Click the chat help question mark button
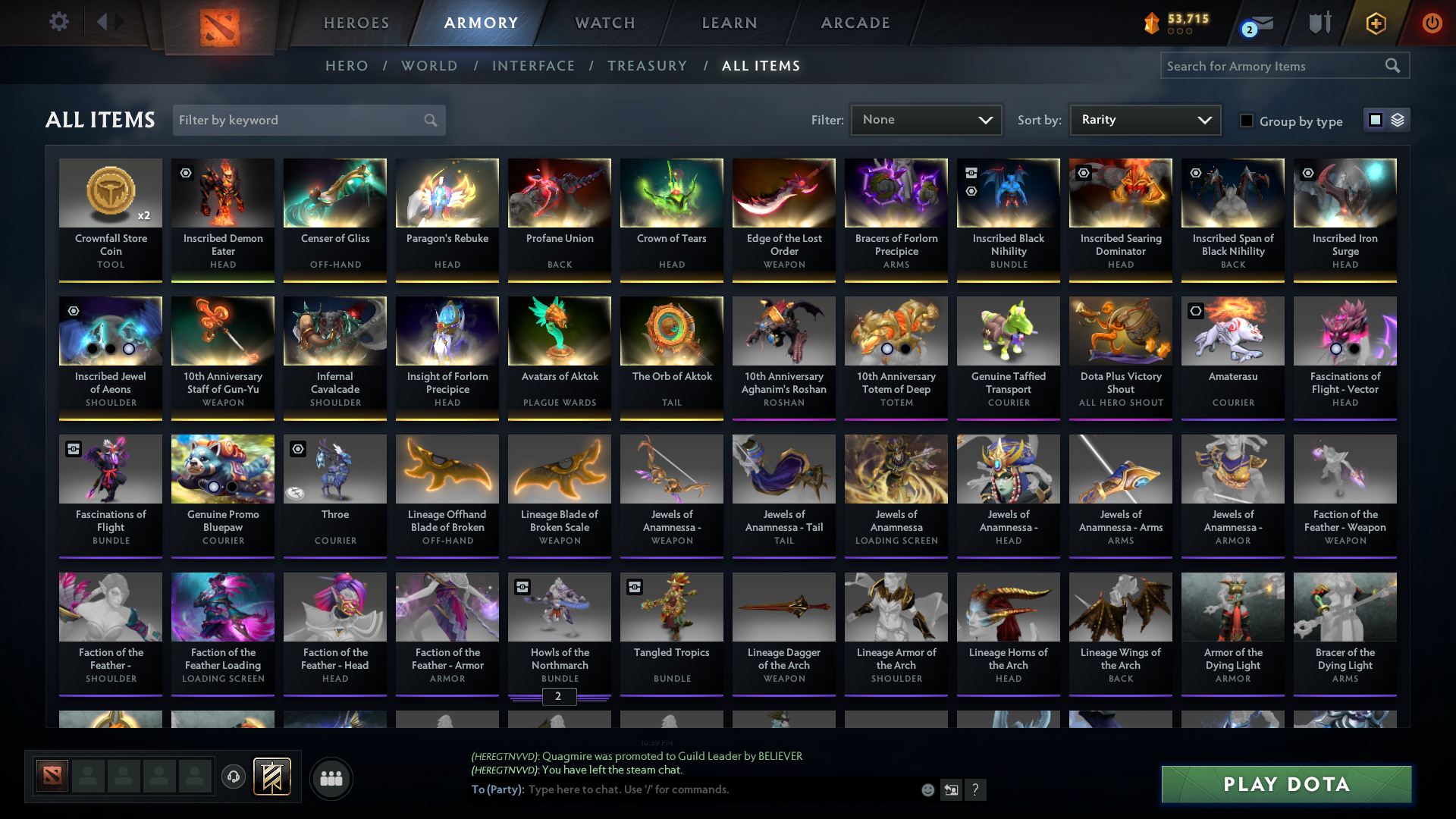Viewport: 1456px width, 819px height. (976, 790)
